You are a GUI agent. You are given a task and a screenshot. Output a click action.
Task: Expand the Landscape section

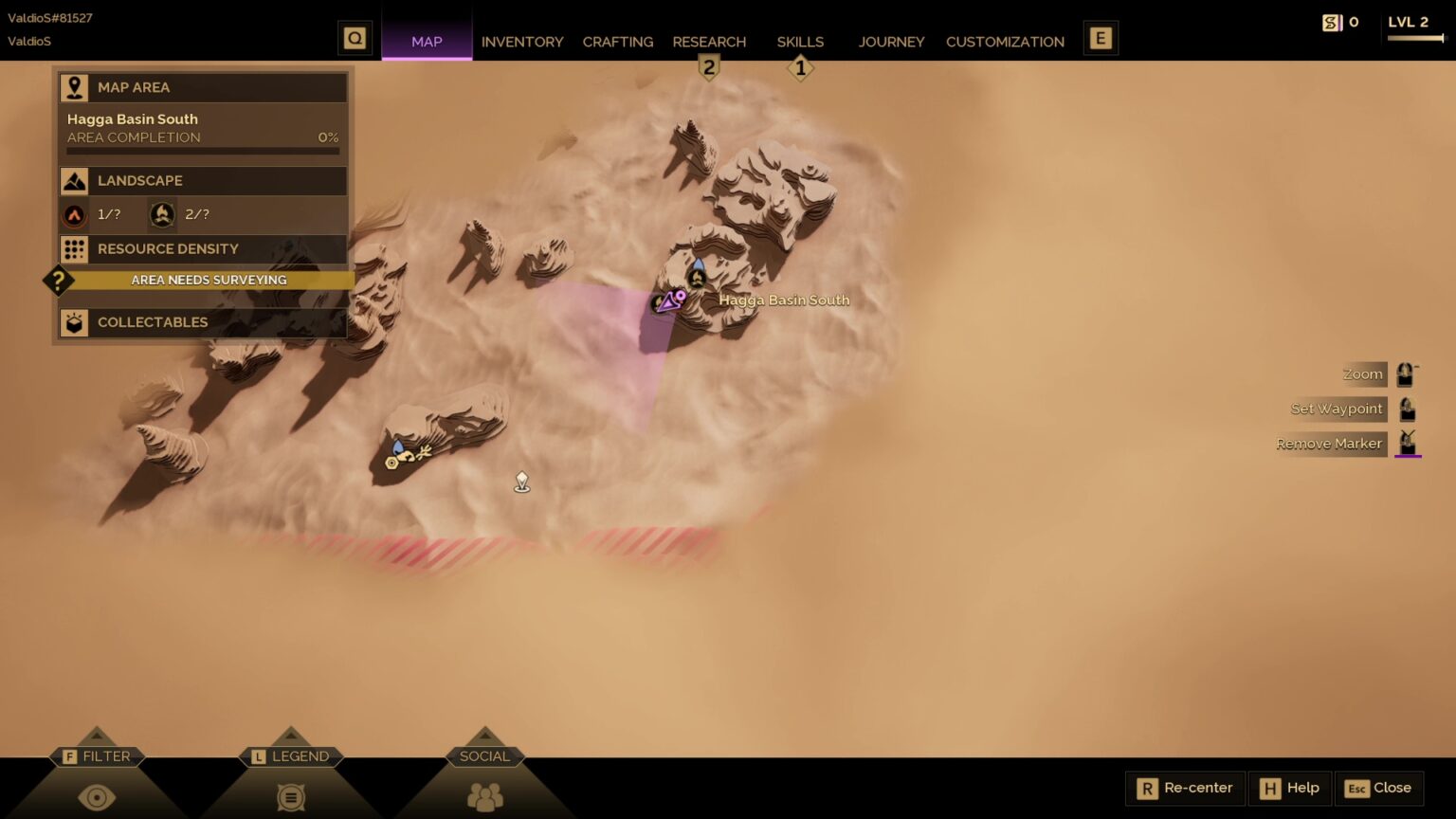coord(204,180)
